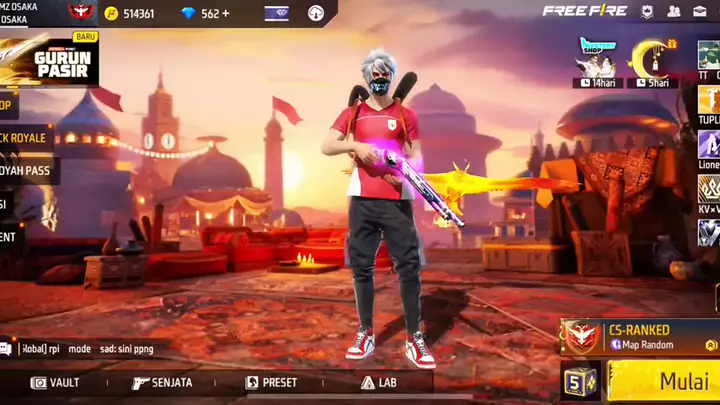This screenshot has width=720, height=405.
Task: Open the Booyah Pass menu
Action: click(28, 170)
